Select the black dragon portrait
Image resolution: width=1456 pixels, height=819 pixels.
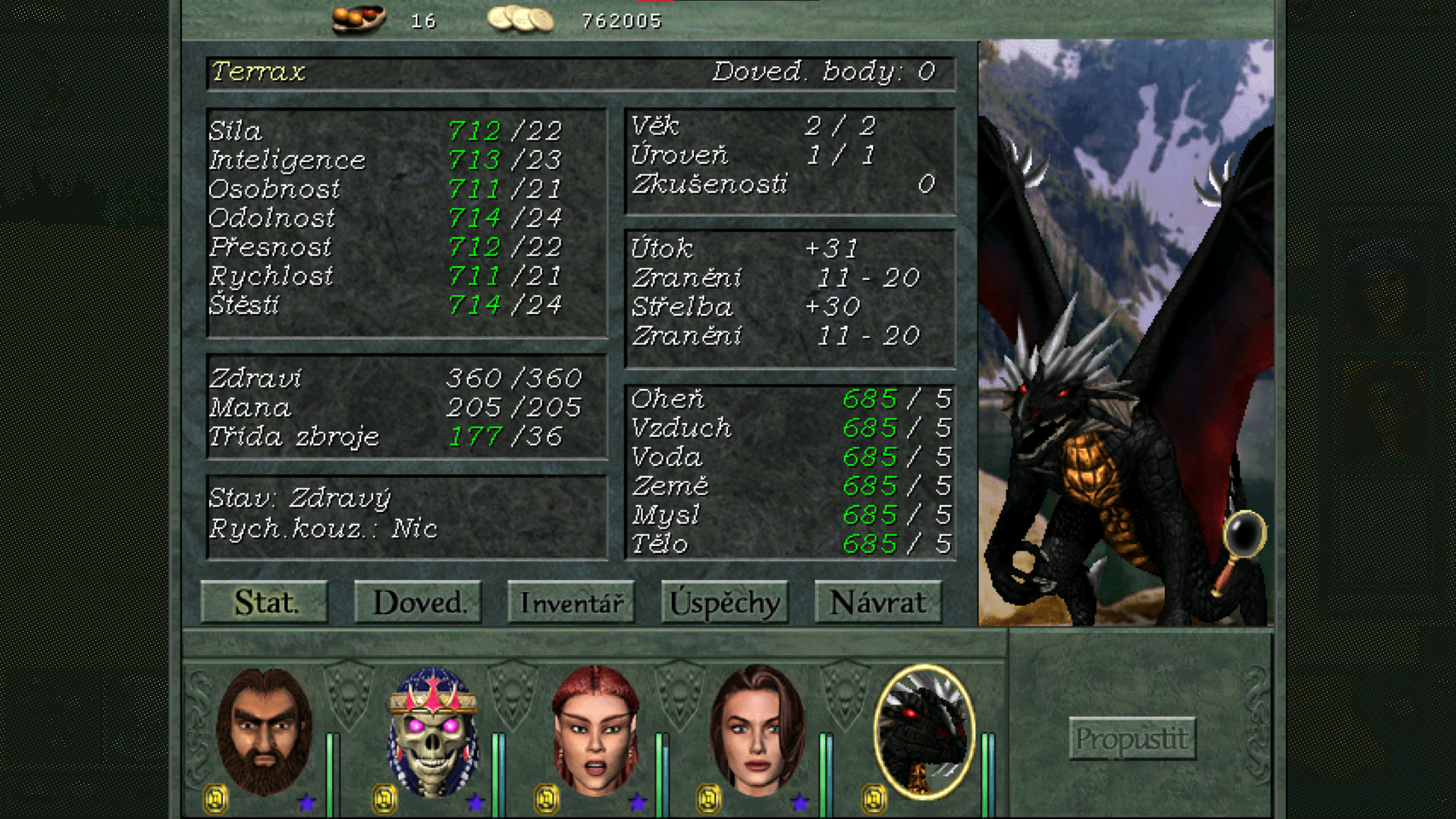click(x=924, y=732)
